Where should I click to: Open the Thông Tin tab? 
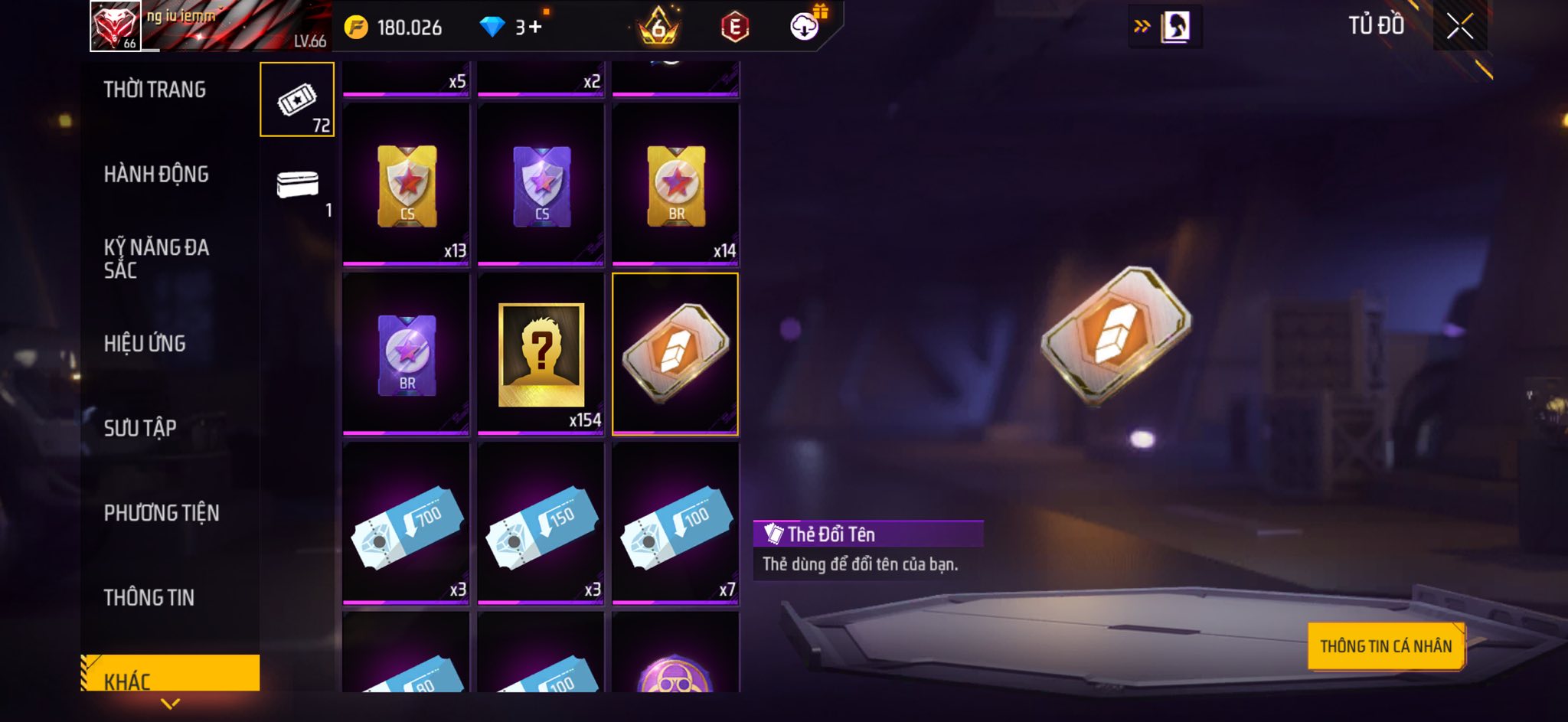tap(149, 597)
